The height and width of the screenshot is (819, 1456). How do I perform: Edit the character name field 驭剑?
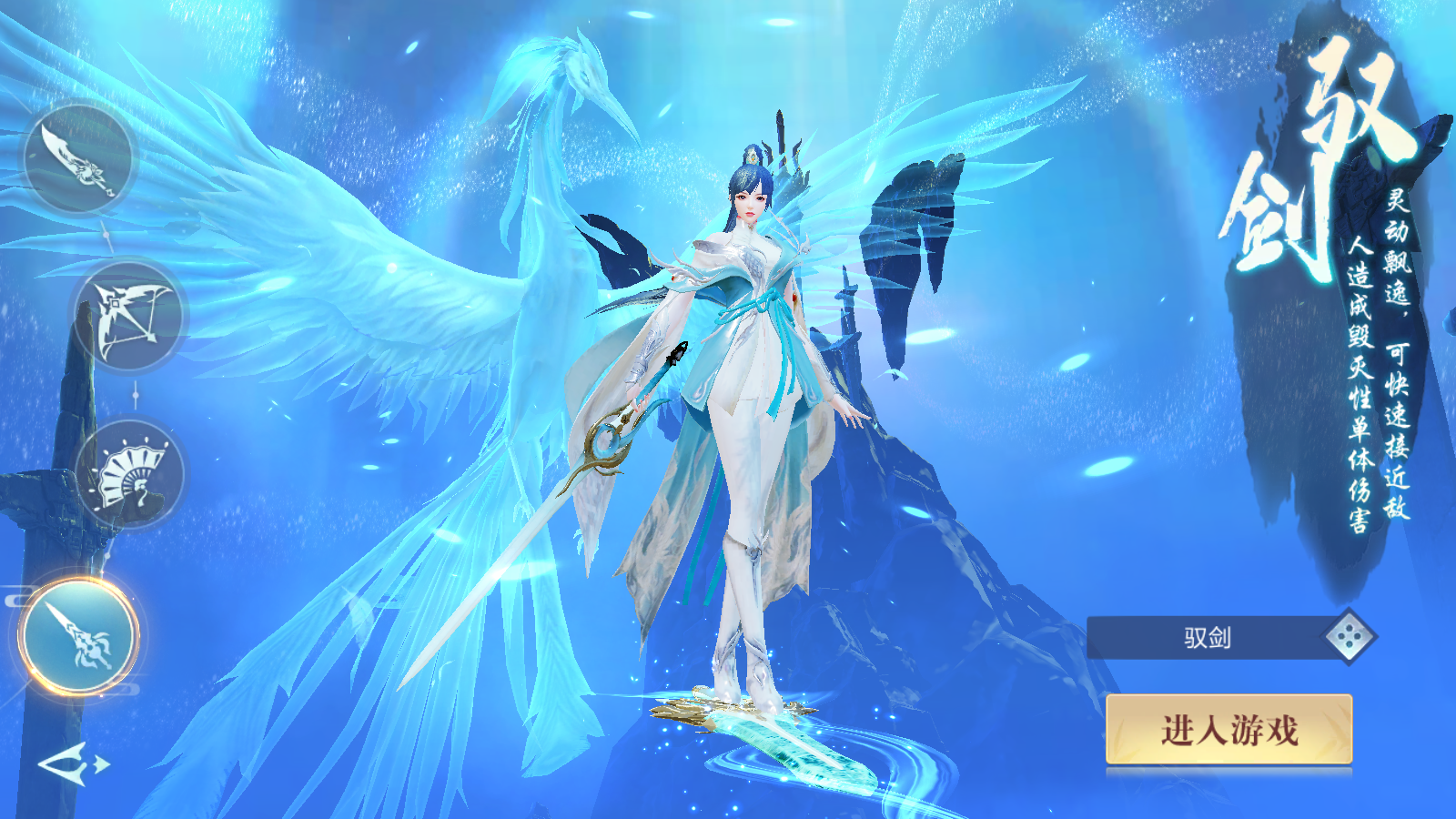(1208, 638)
